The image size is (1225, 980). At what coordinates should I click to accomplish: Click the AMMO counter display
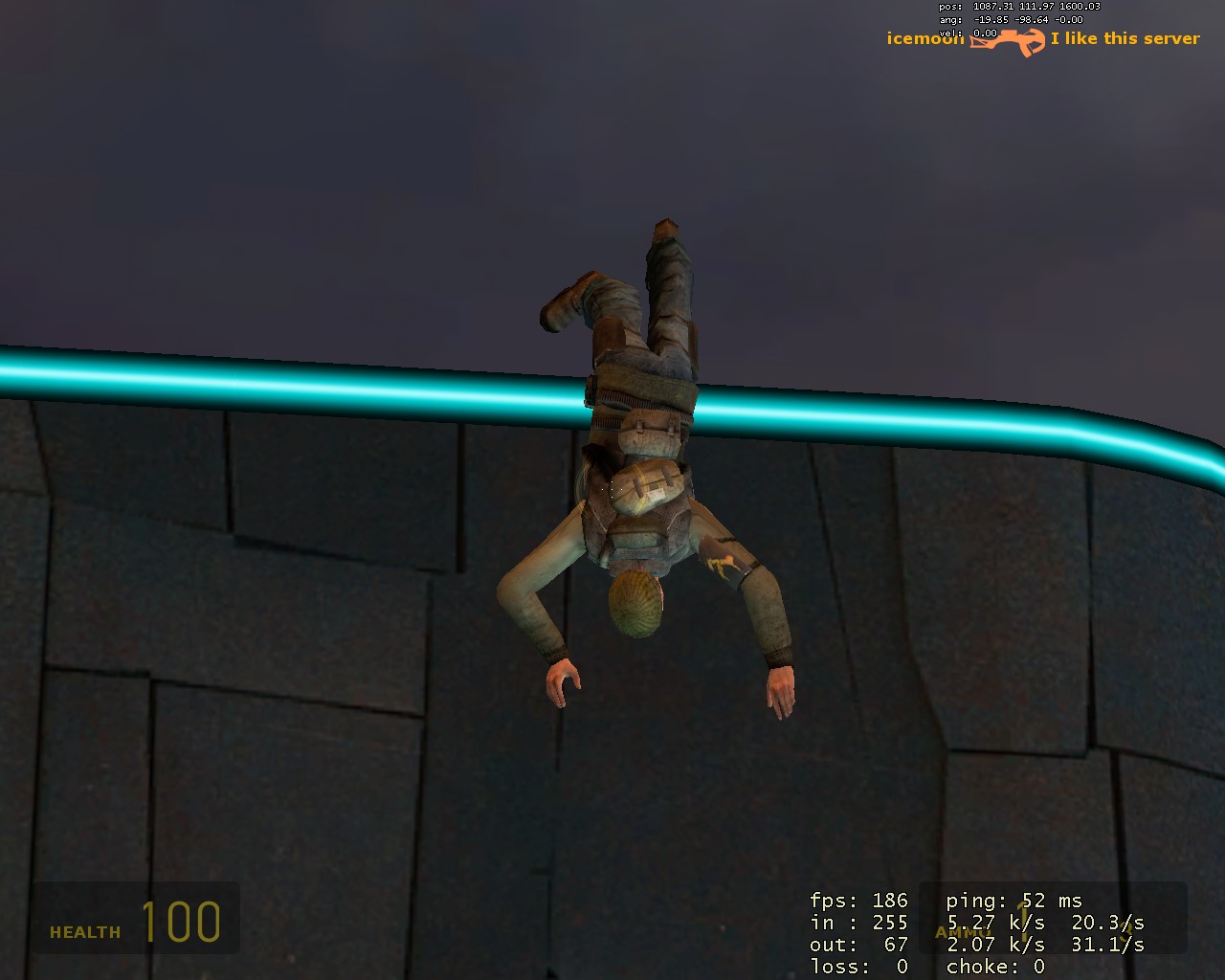[962, 930]
